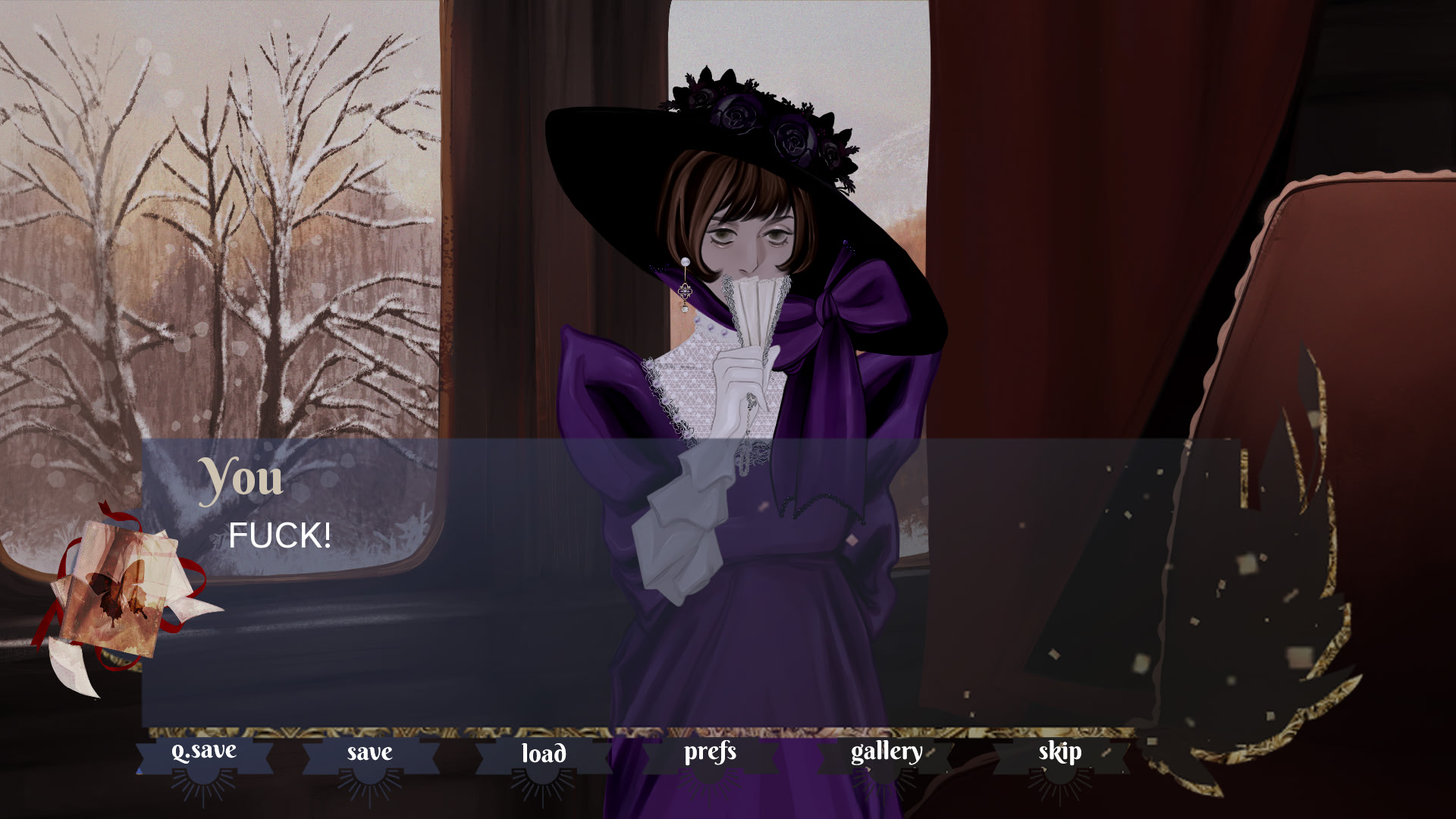Click the speaker name label You

[241, 479]
